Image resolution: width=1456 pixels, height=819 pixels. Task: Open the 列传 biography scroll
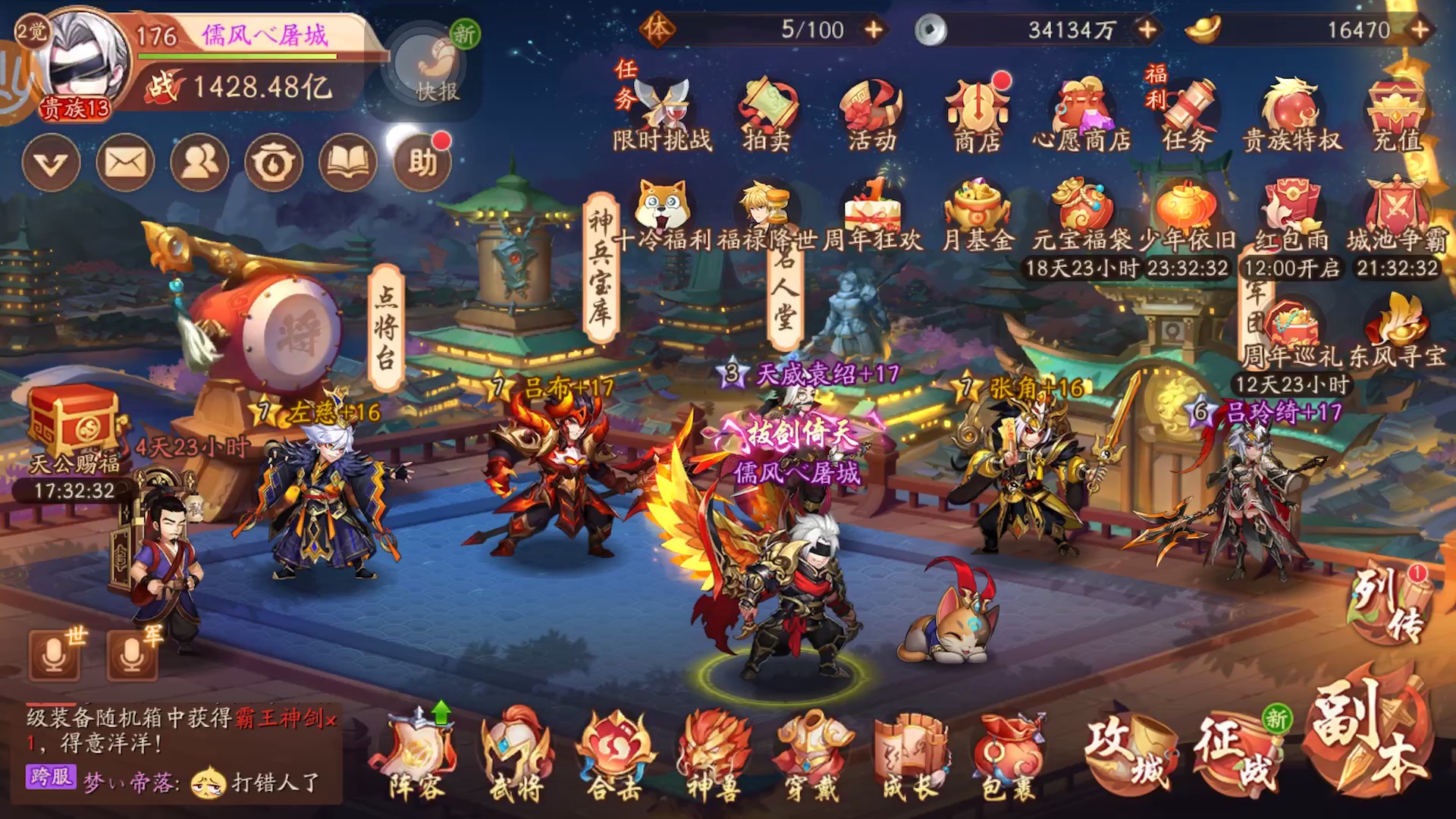point(1389,607)
